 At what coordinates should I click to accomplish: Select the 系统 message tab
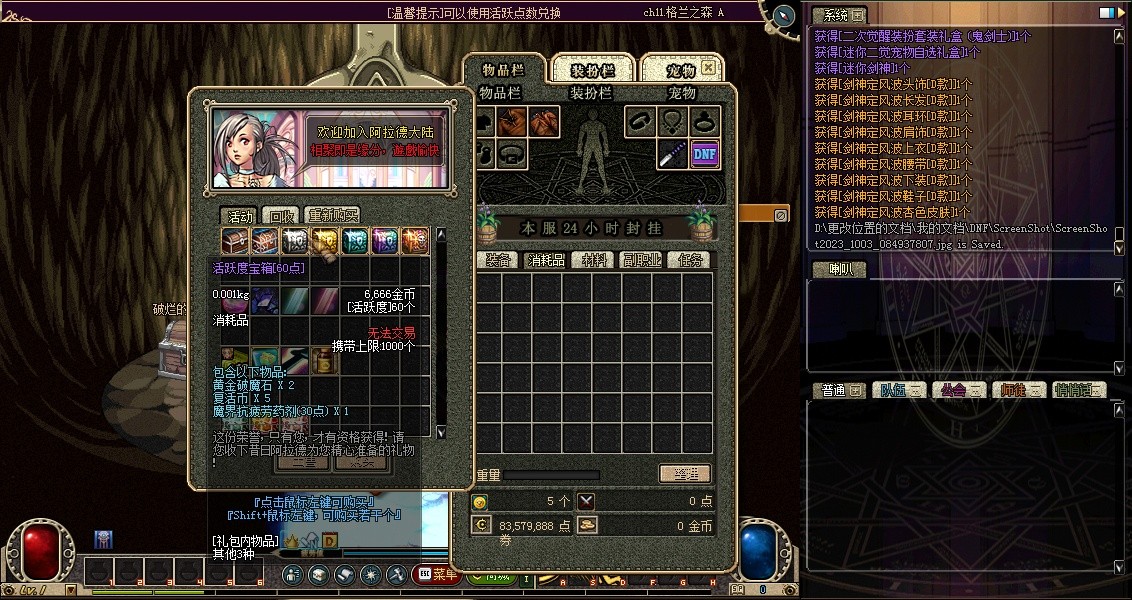(838, 15)
